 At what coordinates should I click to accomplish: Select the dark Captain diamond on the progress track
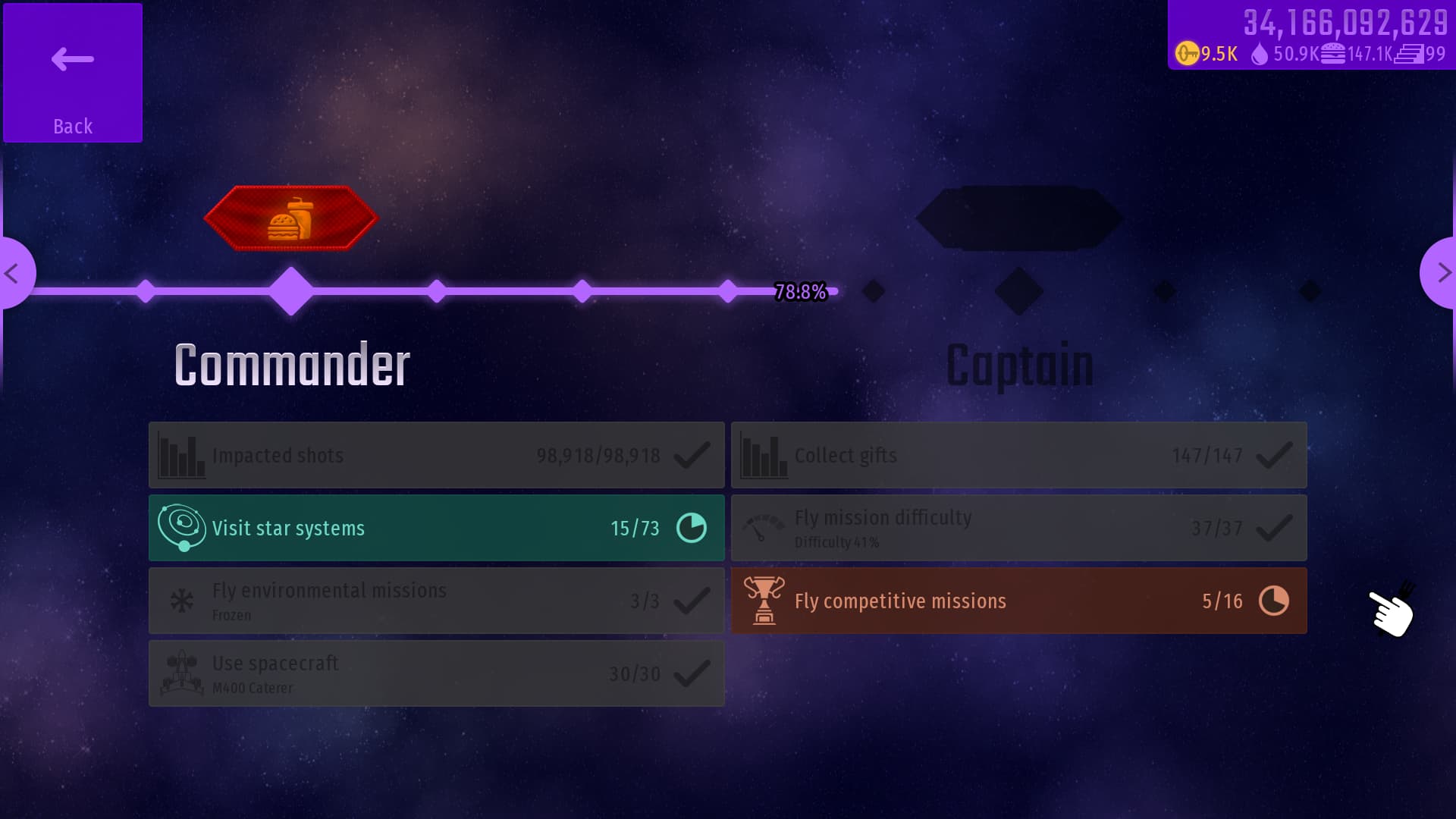coord(1018,291)
